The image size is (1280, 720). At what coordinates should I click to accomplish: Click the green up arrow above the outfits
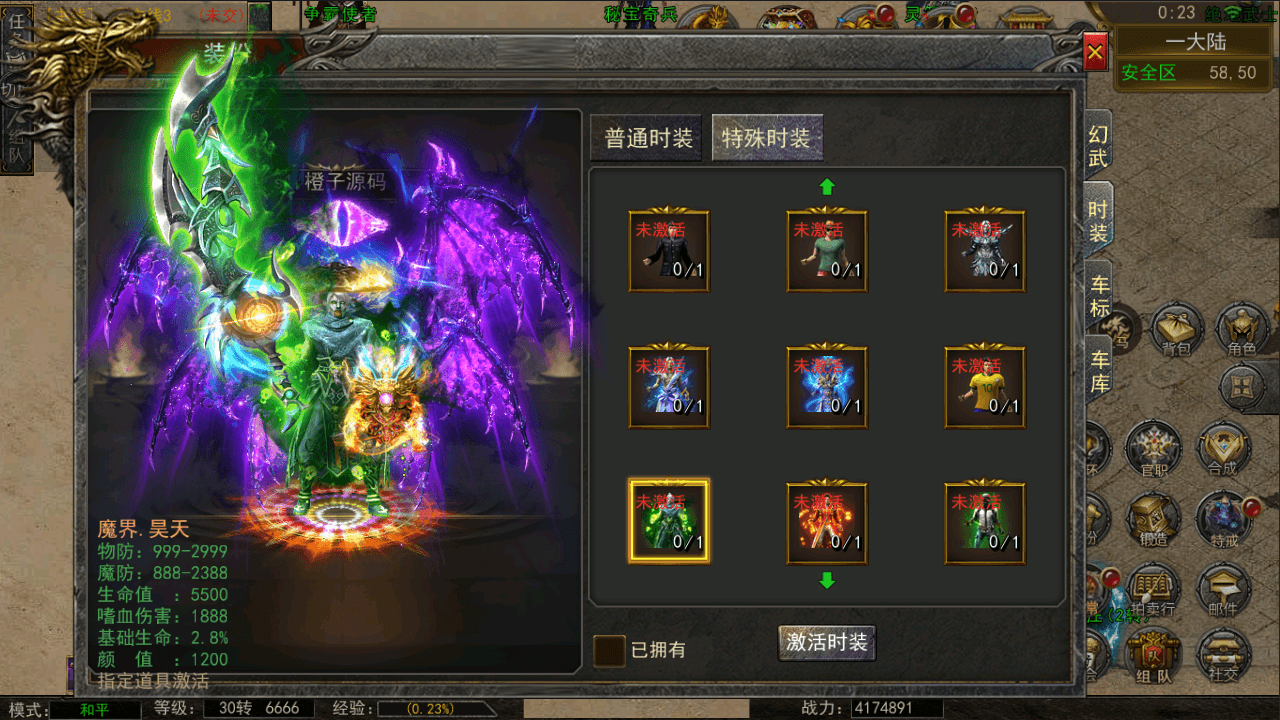point(827,185)
